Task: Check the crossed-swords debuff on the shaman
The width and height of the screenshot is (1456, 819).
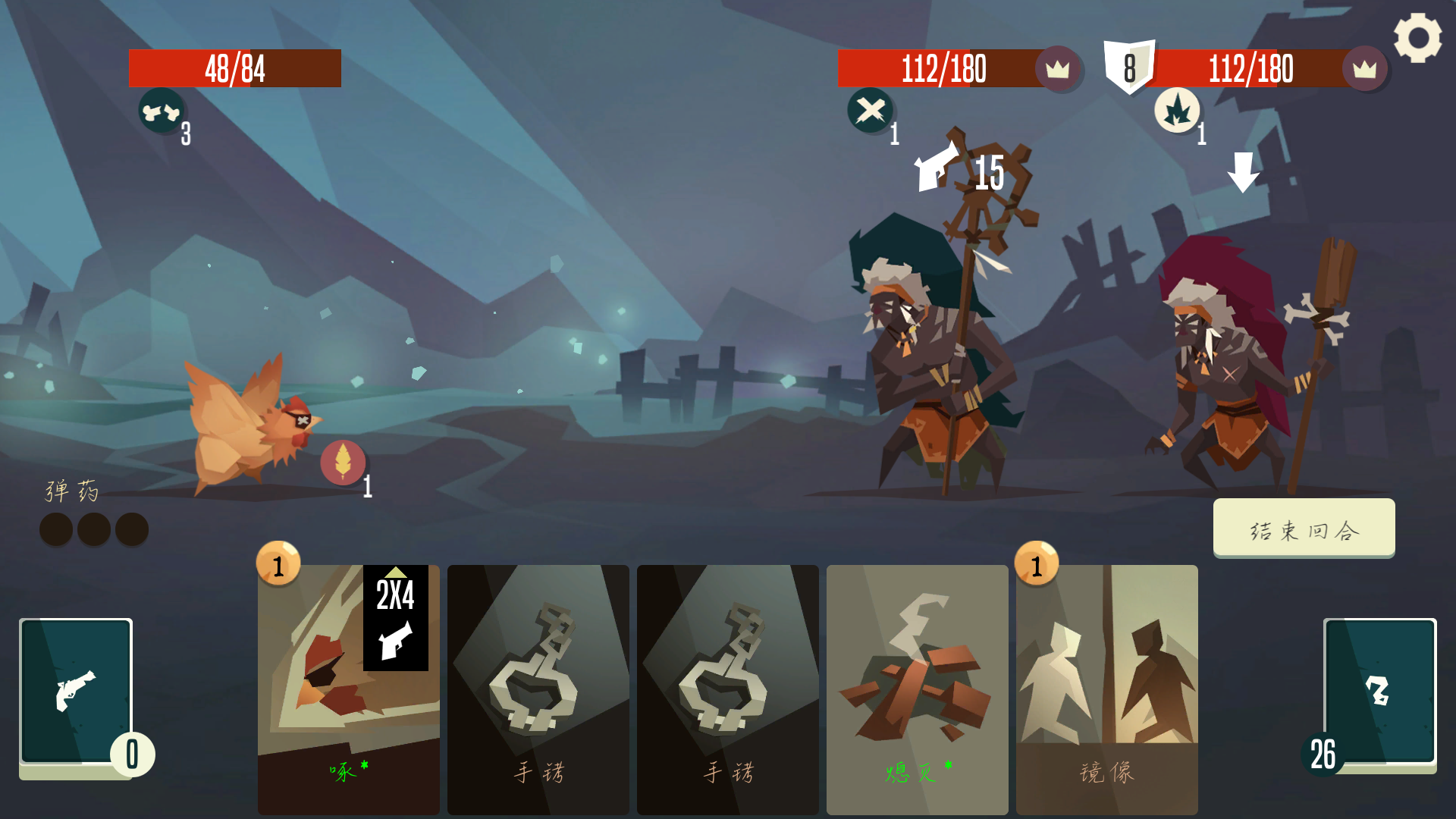Action: tap(869, 111)
